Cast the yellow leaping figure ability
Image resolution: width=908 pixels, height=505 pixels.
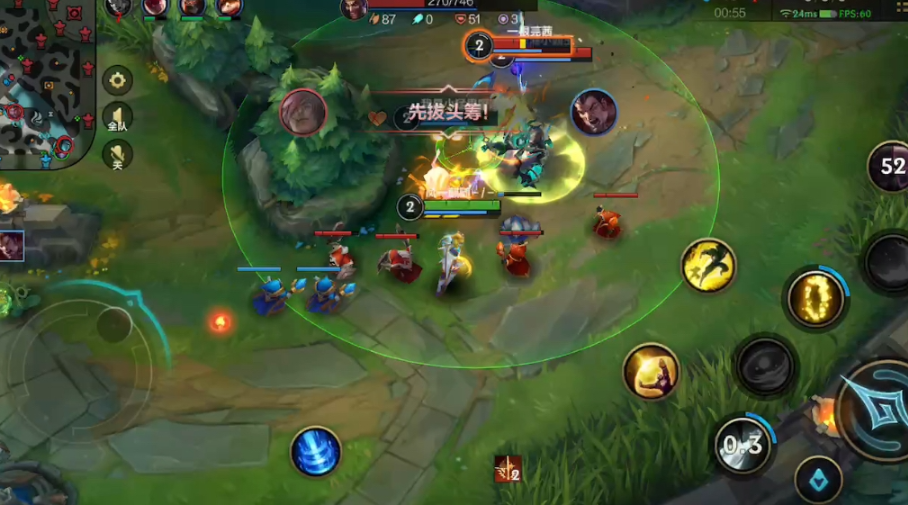(x=709, y=265)
